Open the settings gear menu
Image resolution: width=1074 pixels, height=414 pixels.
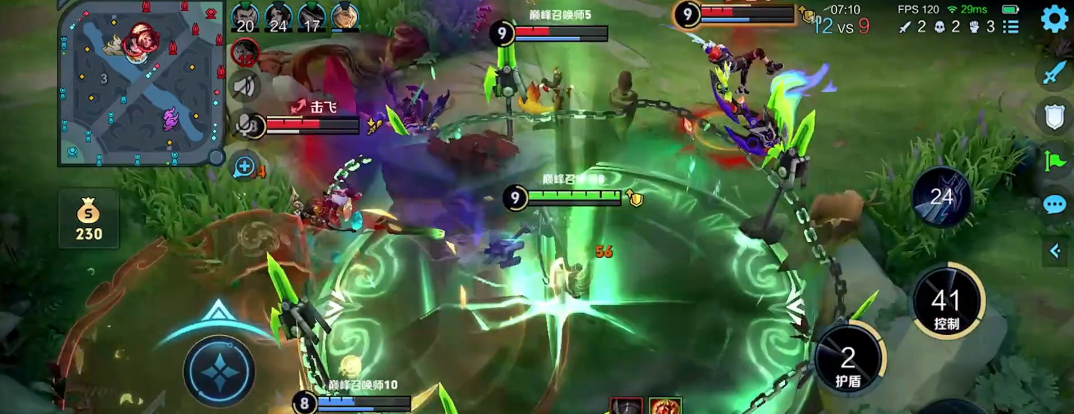coord(1055,19)
